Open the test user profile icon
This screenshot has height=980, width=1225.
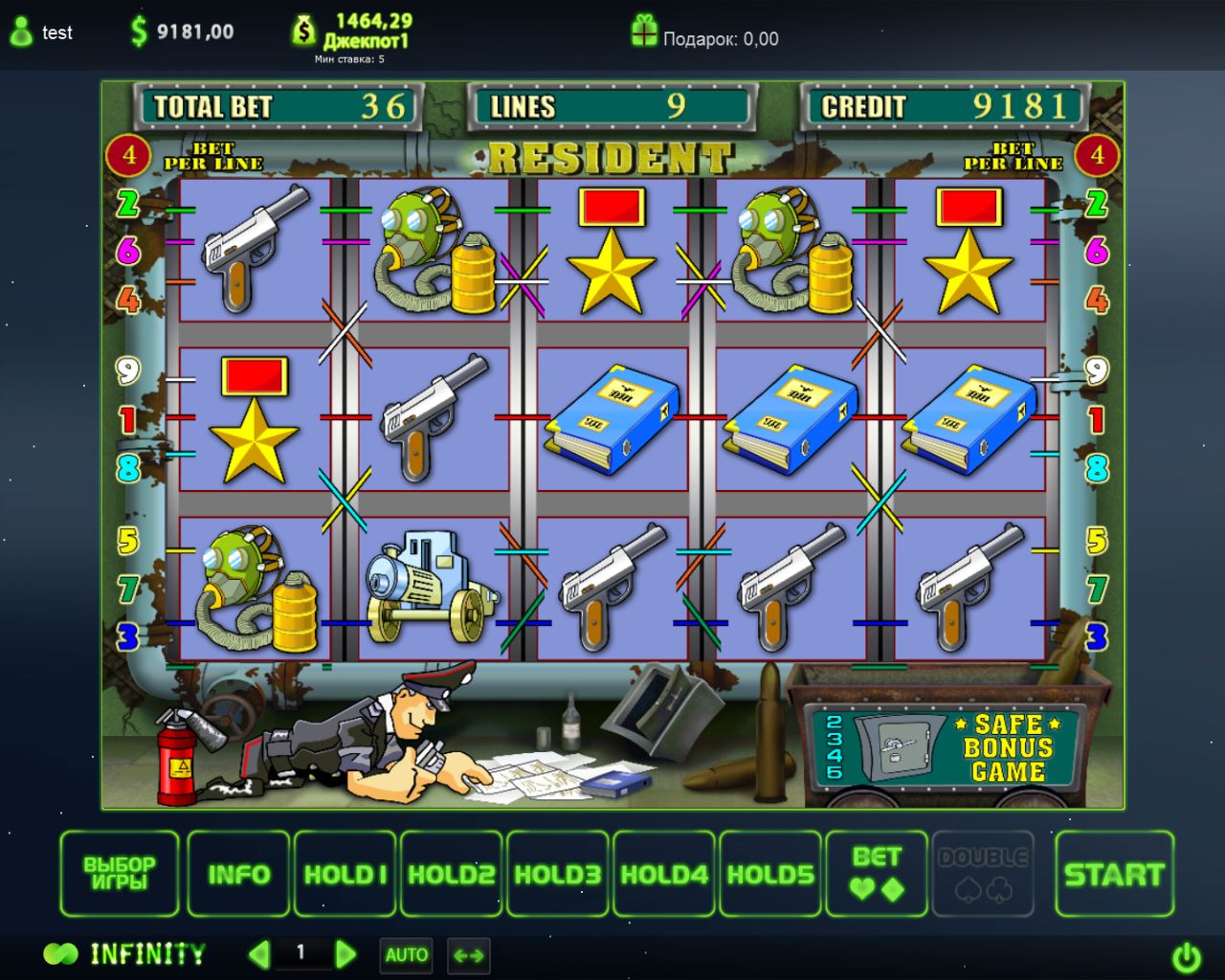tap(21, 33)
